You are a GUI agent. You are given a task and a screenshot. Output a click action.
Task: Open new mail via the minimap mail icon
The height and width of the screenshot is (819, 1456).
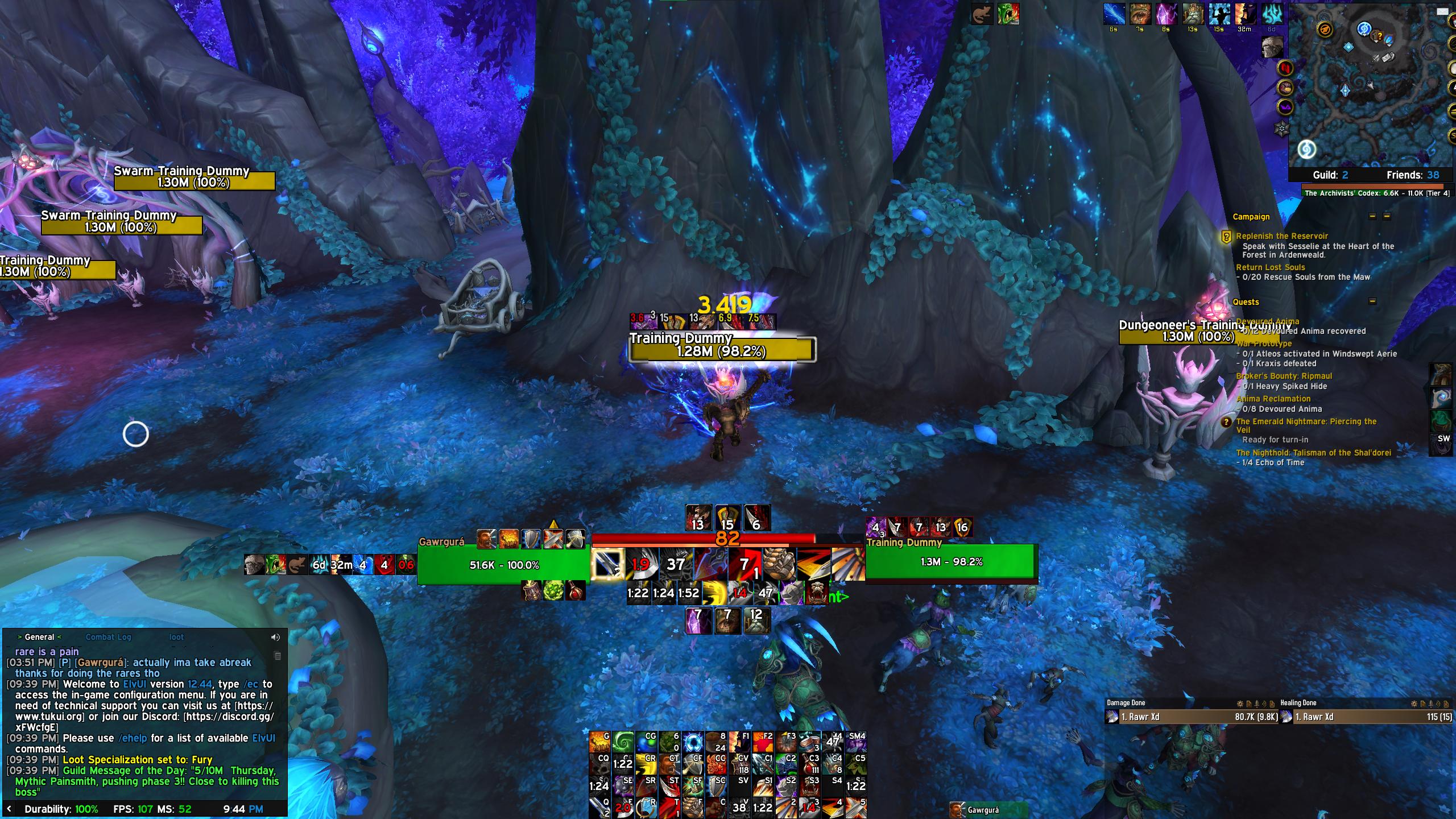(x=1442, y=12)
